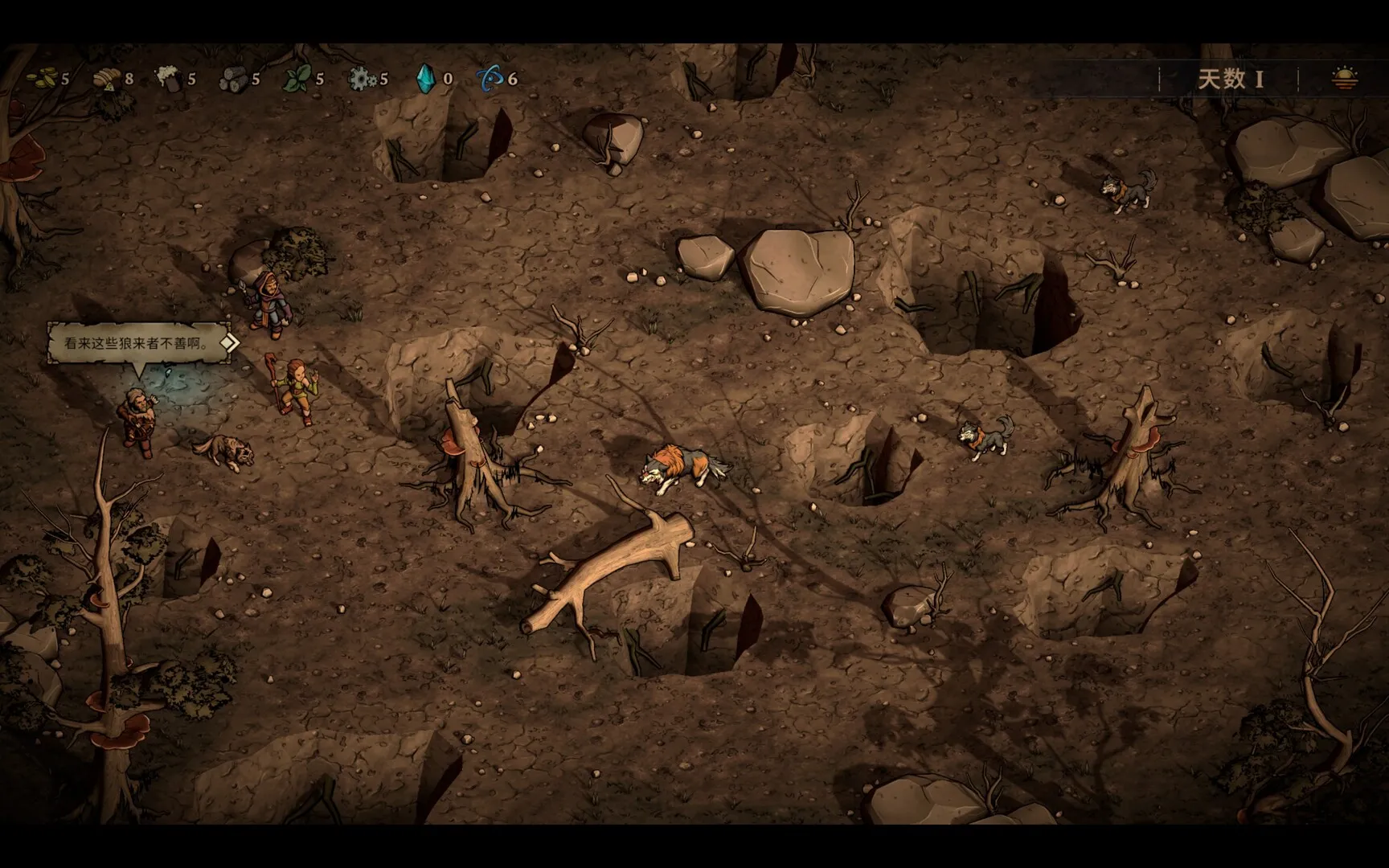Click the green herb leaves icon
This screenshot has width=1389, height=868.
(x=297, y=78)
